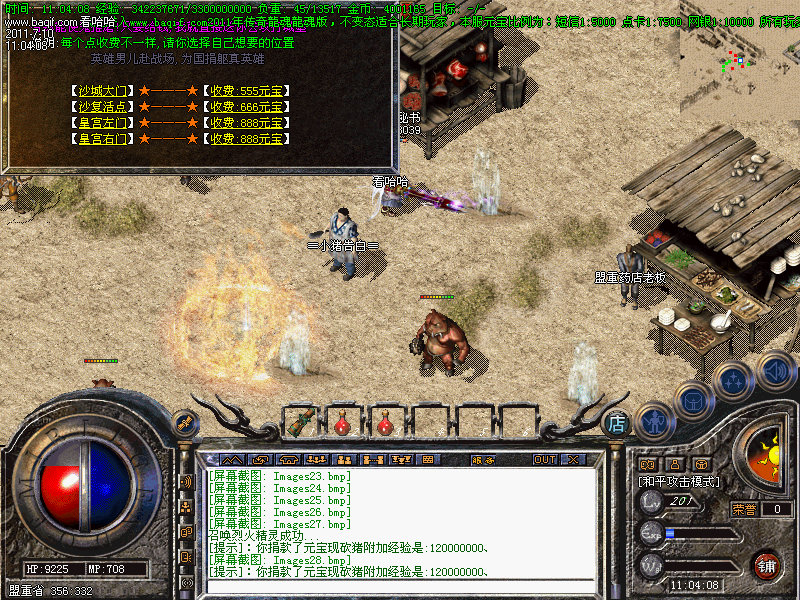
Task: Toggle the speaker sound round button
Action: [x=775, y=369]
